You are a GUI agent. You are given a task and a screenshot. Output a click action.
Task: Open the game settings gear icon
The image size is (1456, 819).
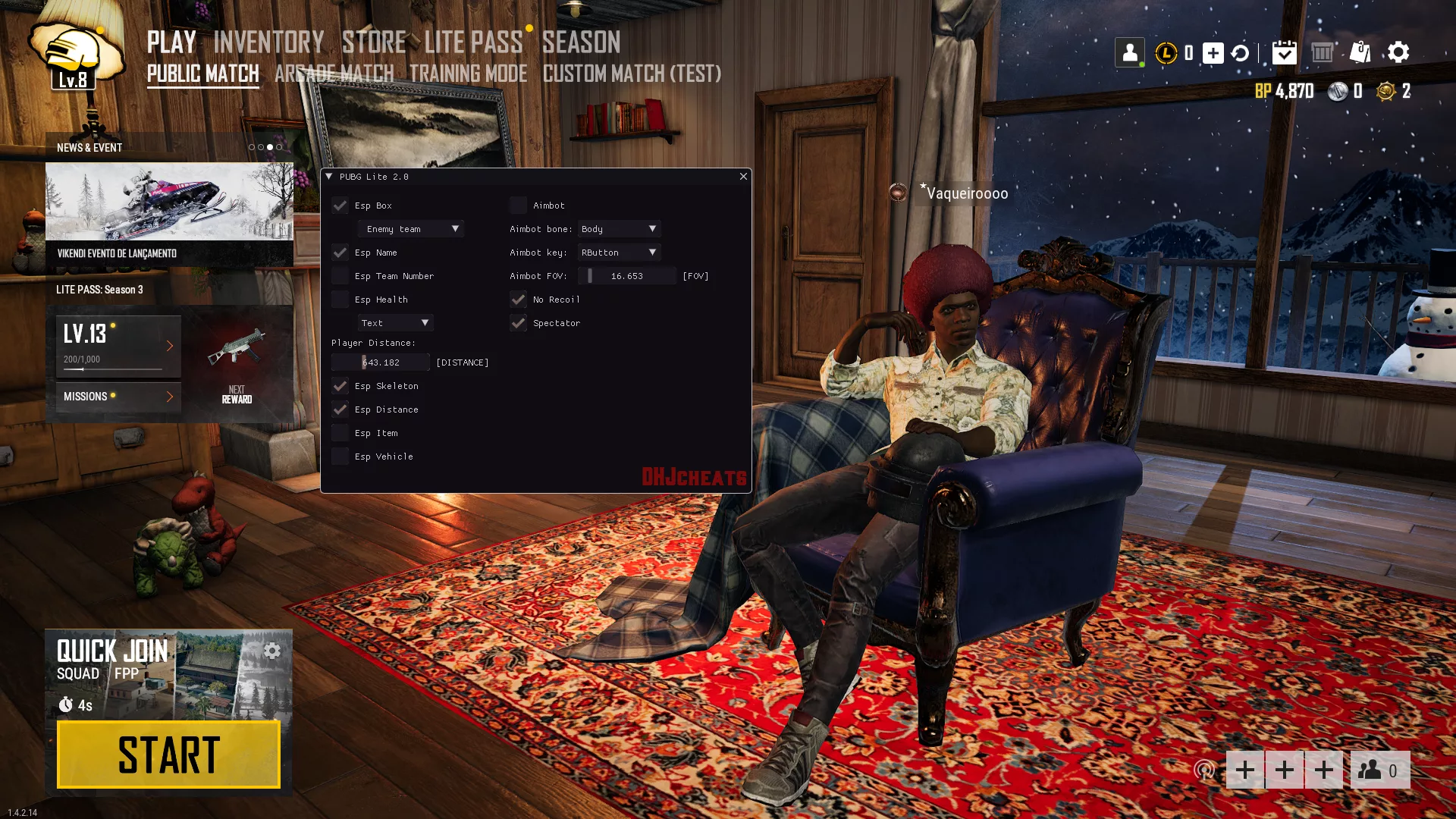coord(1398,52)
